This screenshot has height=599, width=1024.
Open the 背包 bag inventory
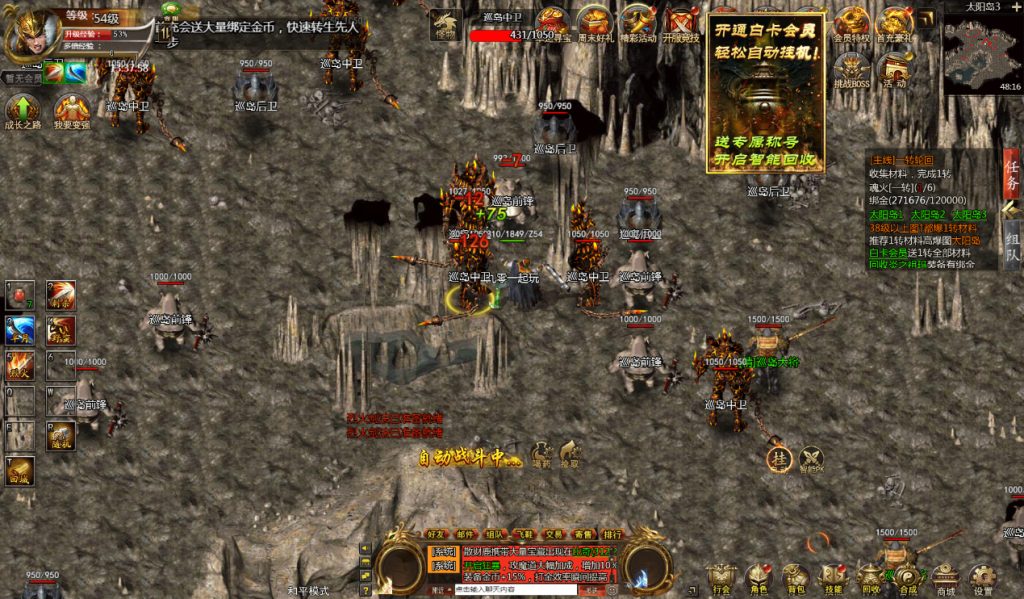coord(795,577)
